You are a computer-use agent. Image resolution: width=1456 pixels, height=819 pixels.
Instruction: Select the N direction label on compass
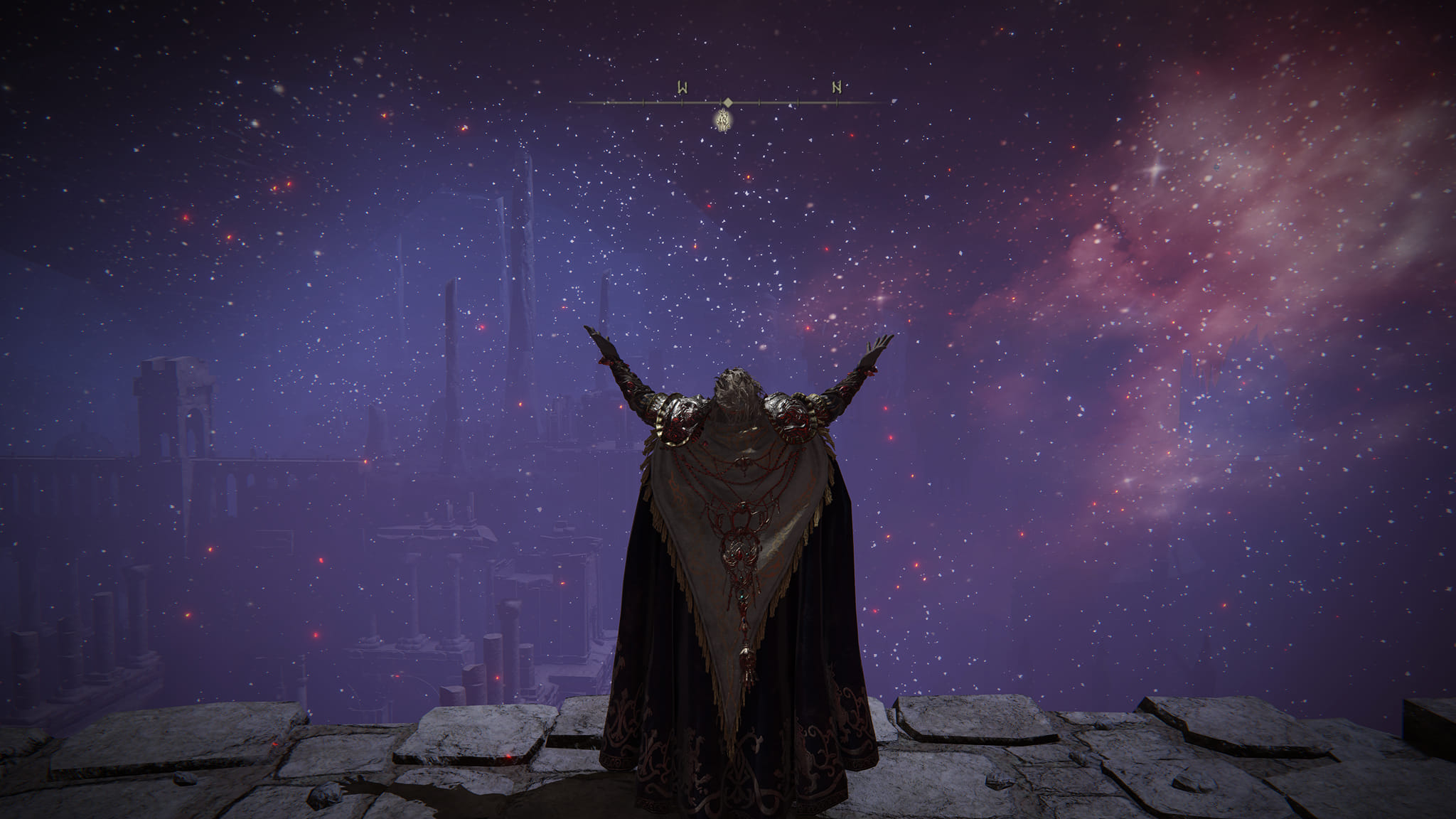[837, 87]
